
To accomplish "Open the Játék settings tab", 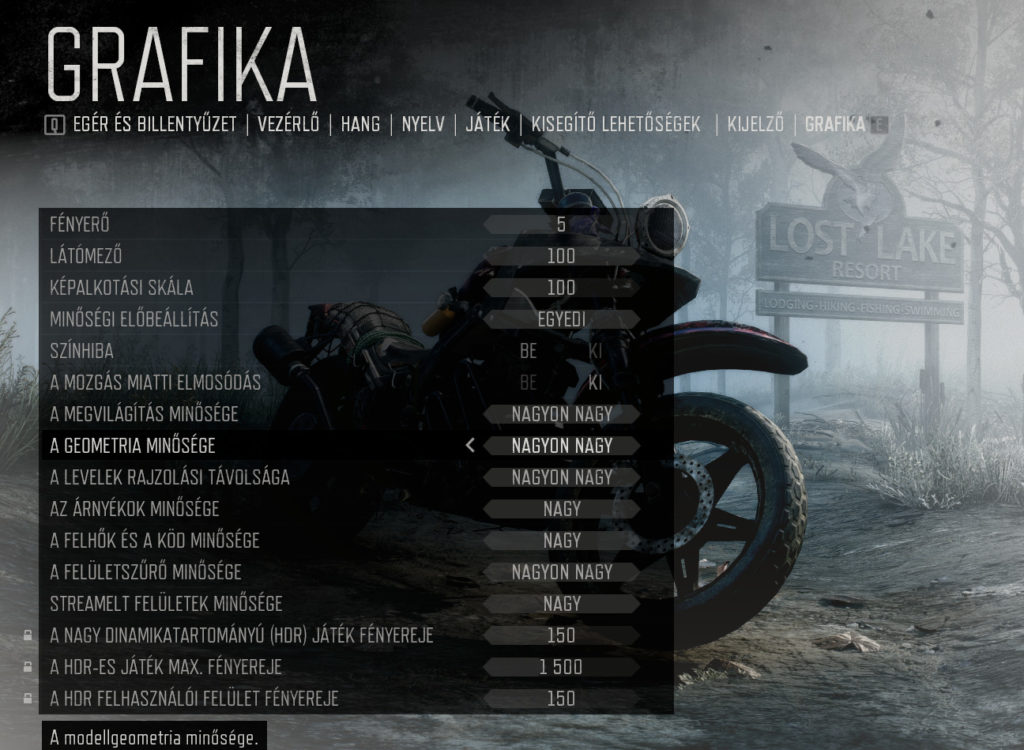I will coord(488,125).
